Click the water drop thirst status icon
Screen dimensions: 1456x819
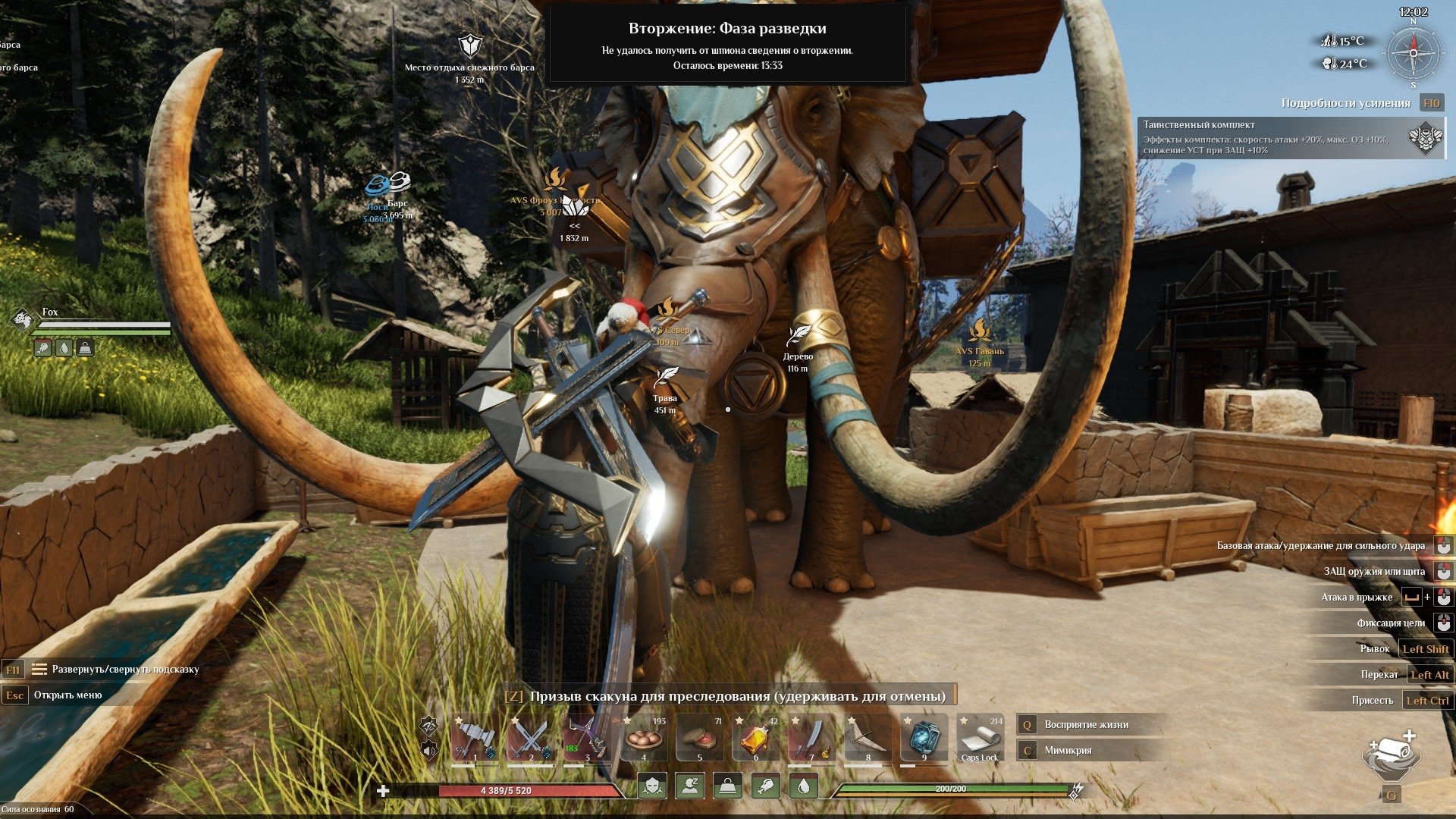(803, 786)
